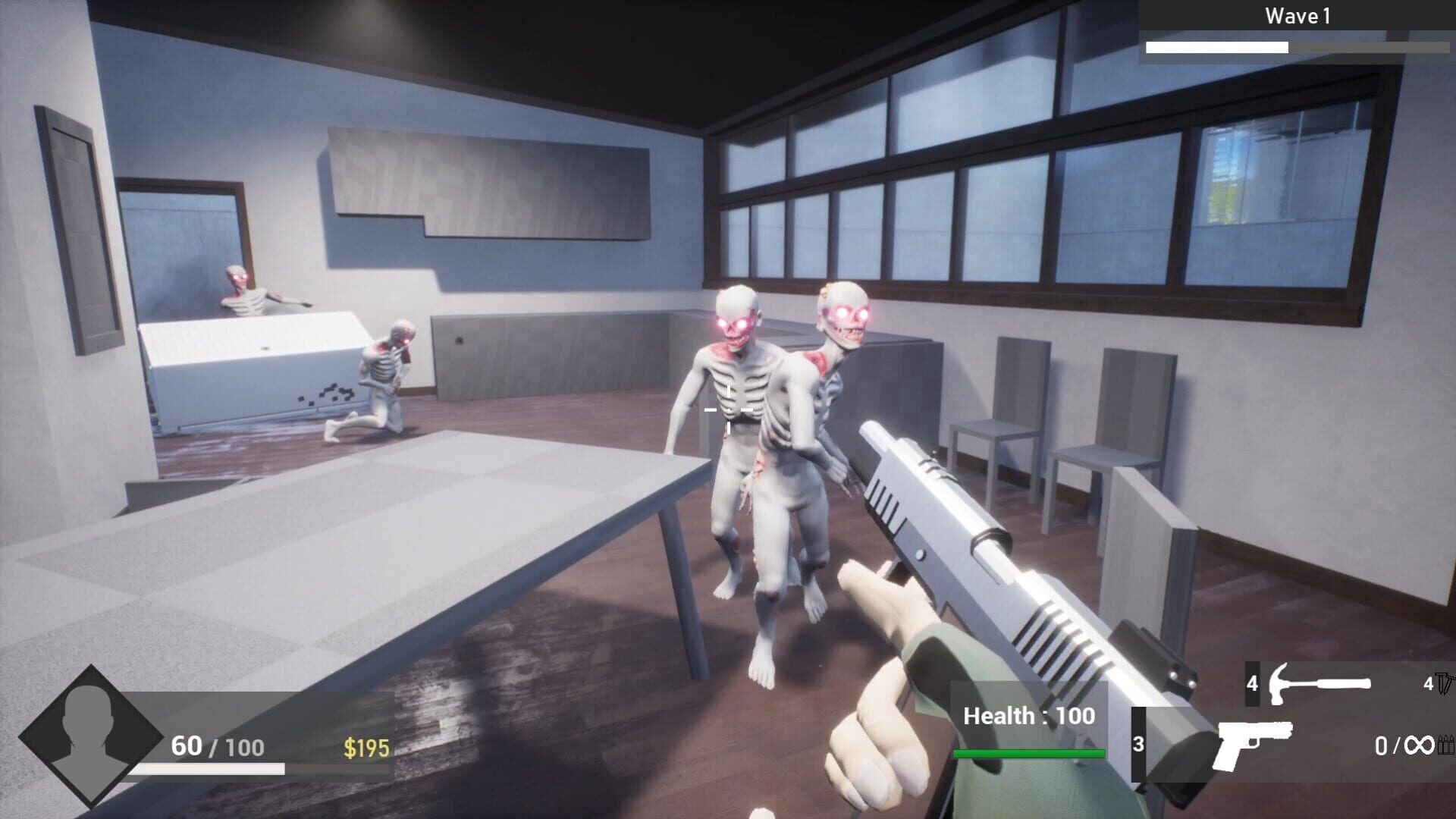
Task: Click the pistol slot number 3
Action: point(1139,744)
